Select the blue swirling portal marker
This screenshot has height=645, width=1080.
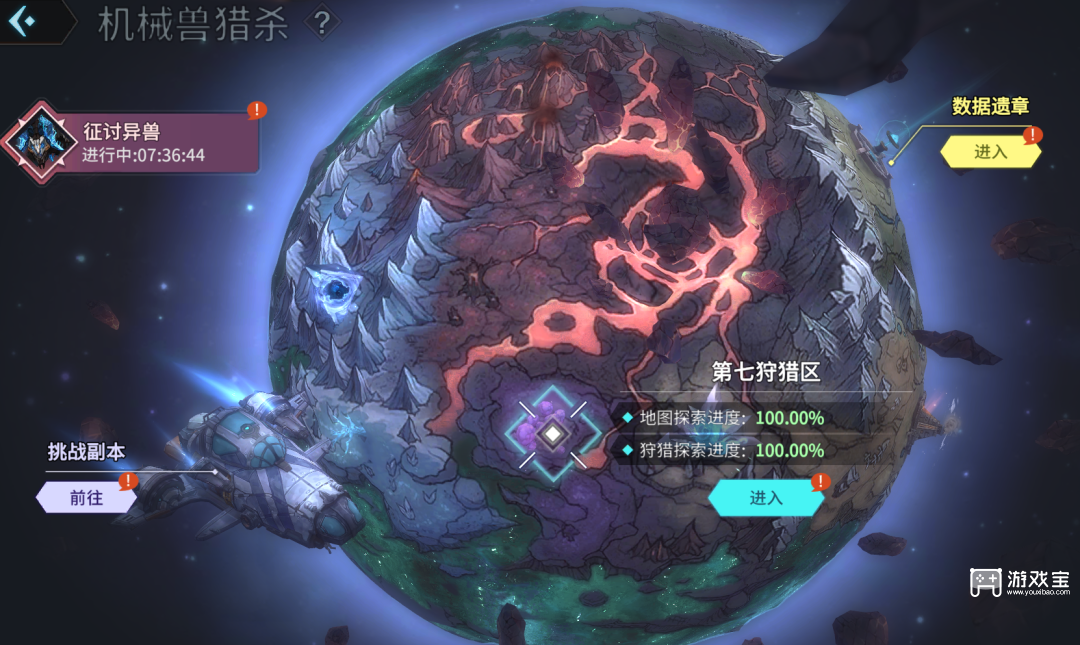(x=335, y=290)
